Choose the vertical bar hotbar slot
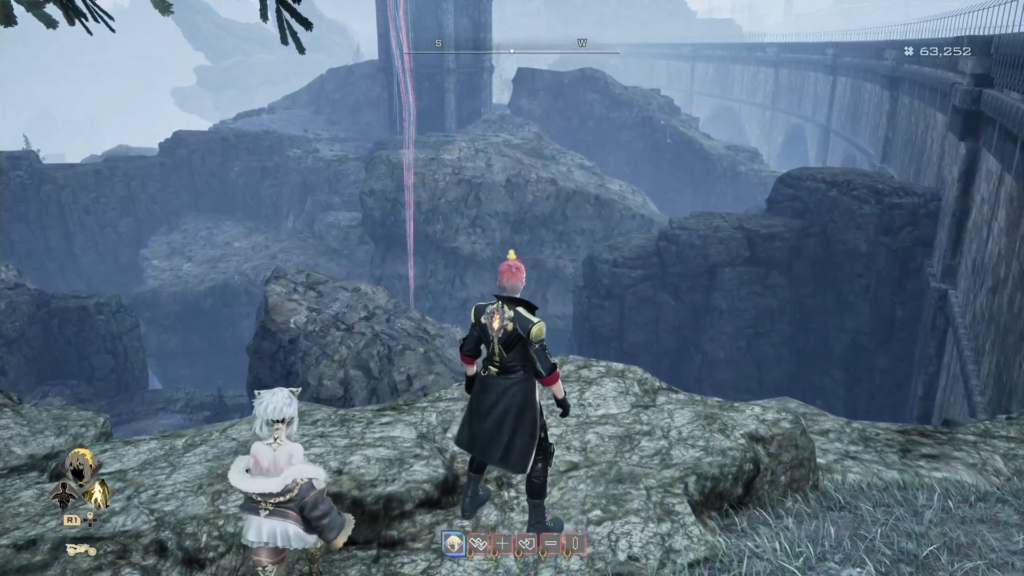This screenshot has height=576, width=1024. pos(575,543)
